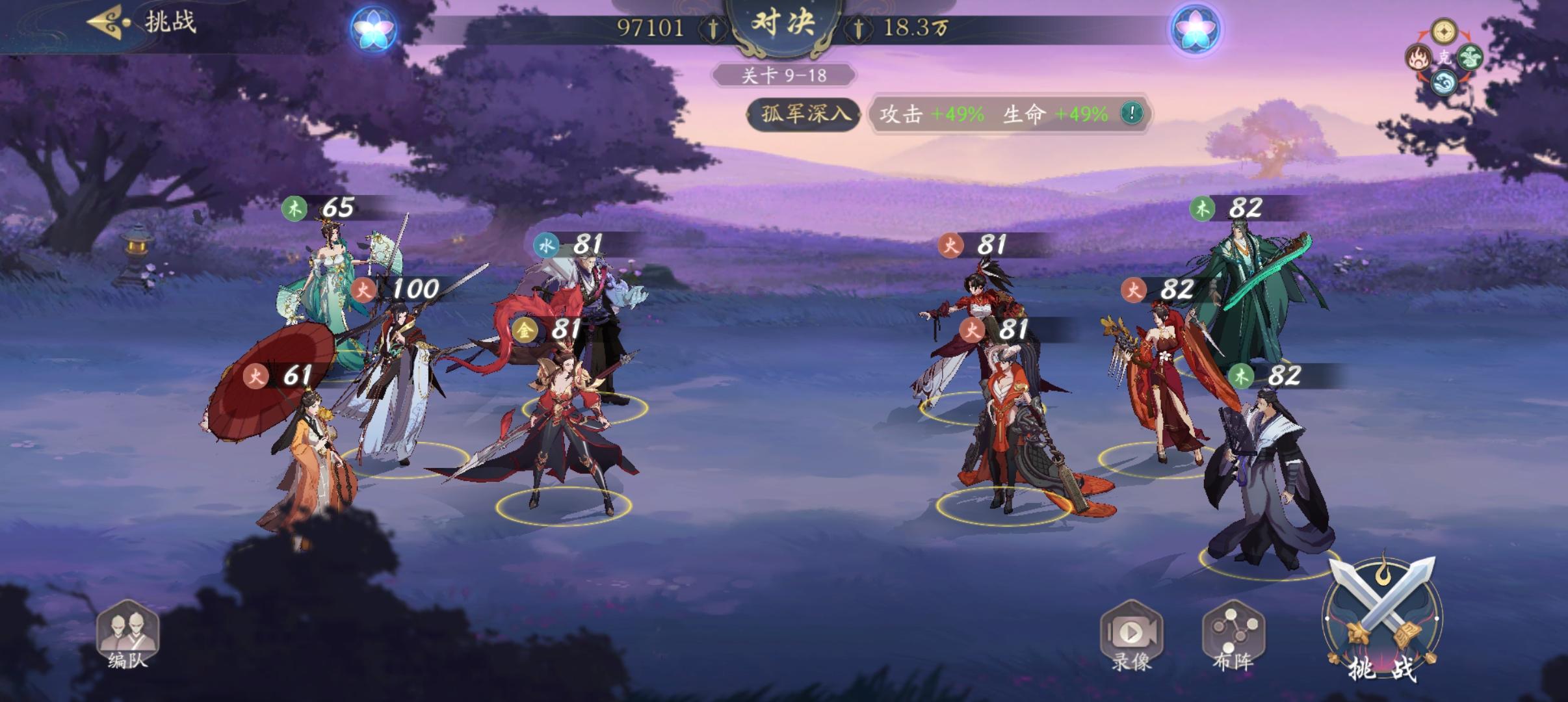Tap the 攻击 +49% bonus text
This screenshot has height=702, width=1568.
pos(931,113)
